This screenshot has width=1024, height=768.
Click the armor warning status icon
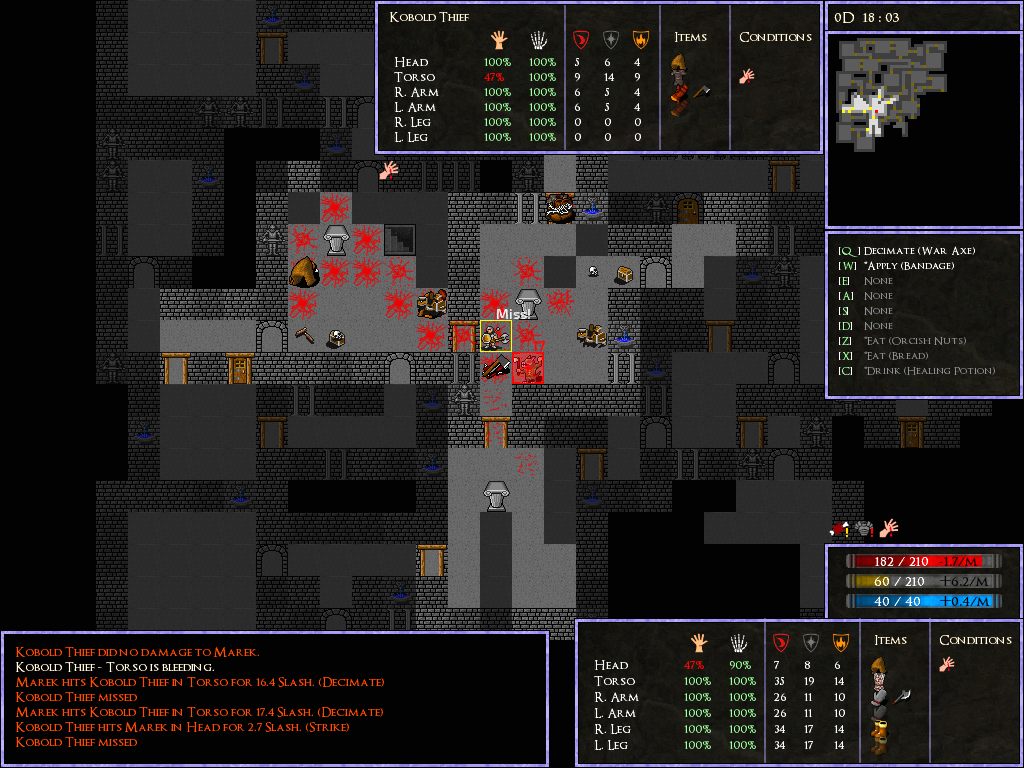coord(865,528)
